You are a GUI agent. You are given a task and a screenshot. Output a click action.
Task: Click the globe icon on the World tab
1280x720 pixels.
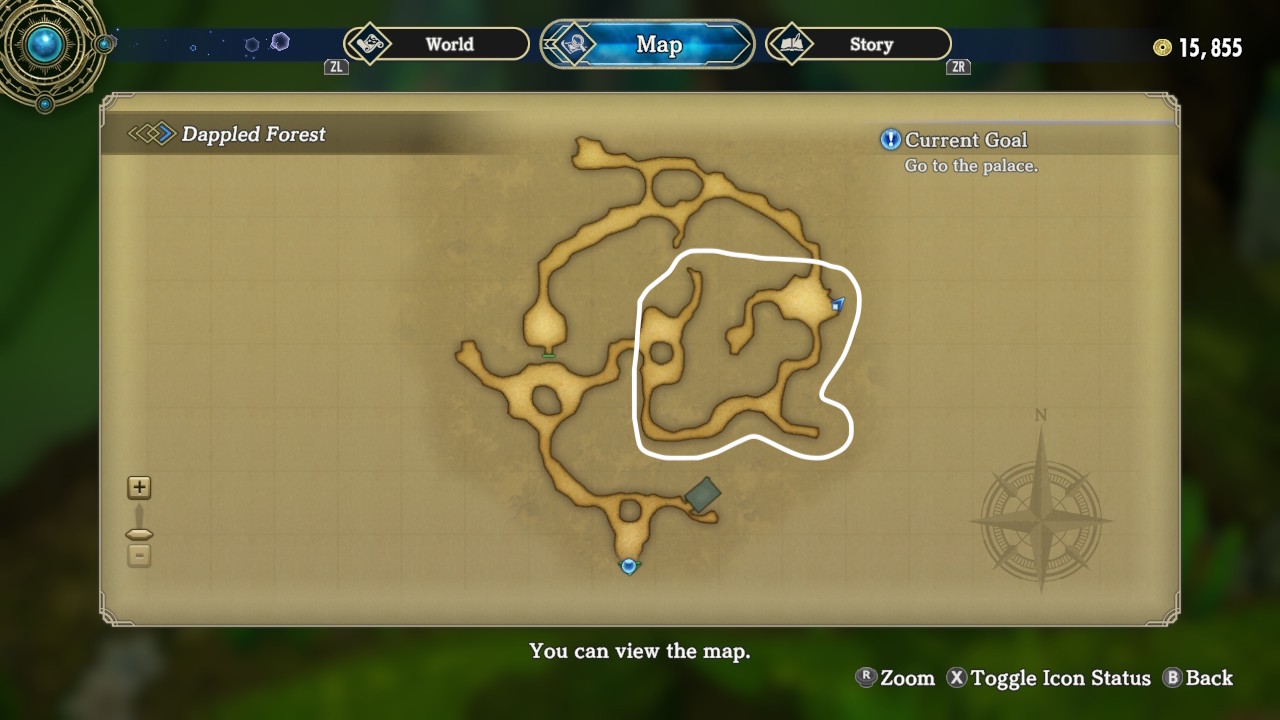tap(371, 44)
